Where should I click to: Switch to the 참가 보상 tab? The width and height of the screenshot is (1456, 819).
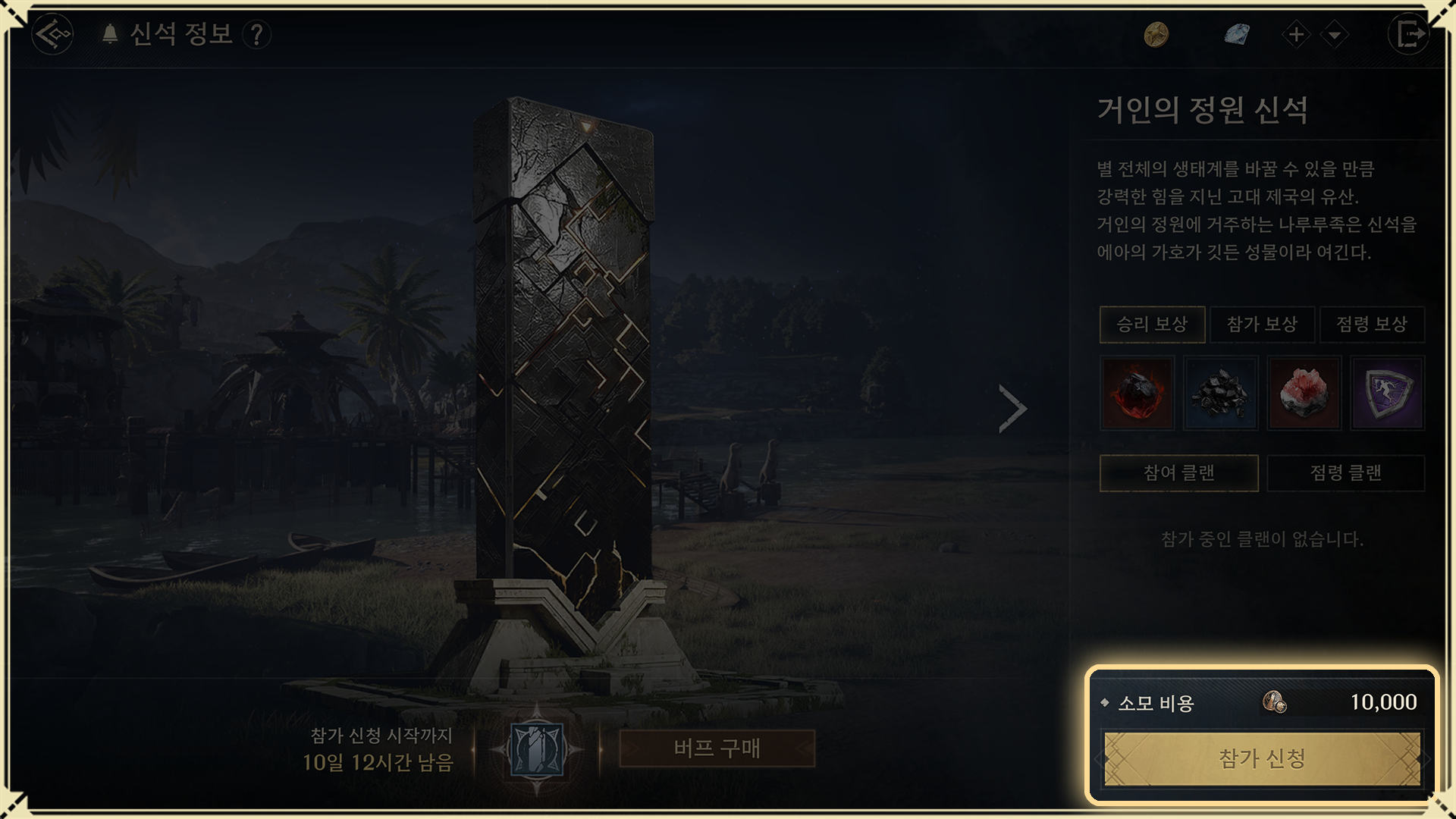click(1262, 325)
